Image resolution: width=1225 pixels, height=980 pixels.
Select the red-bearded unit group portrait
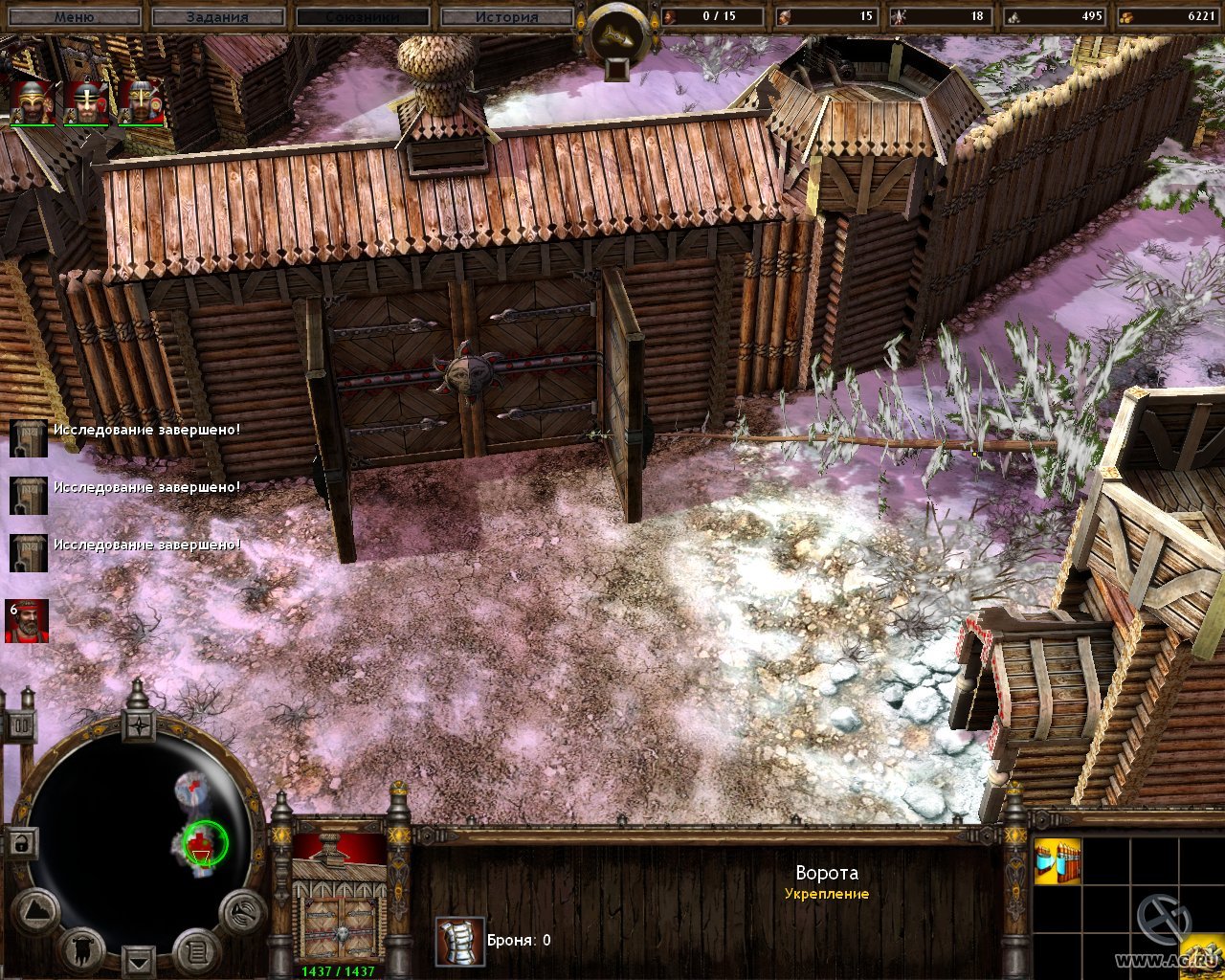[27, 622]
